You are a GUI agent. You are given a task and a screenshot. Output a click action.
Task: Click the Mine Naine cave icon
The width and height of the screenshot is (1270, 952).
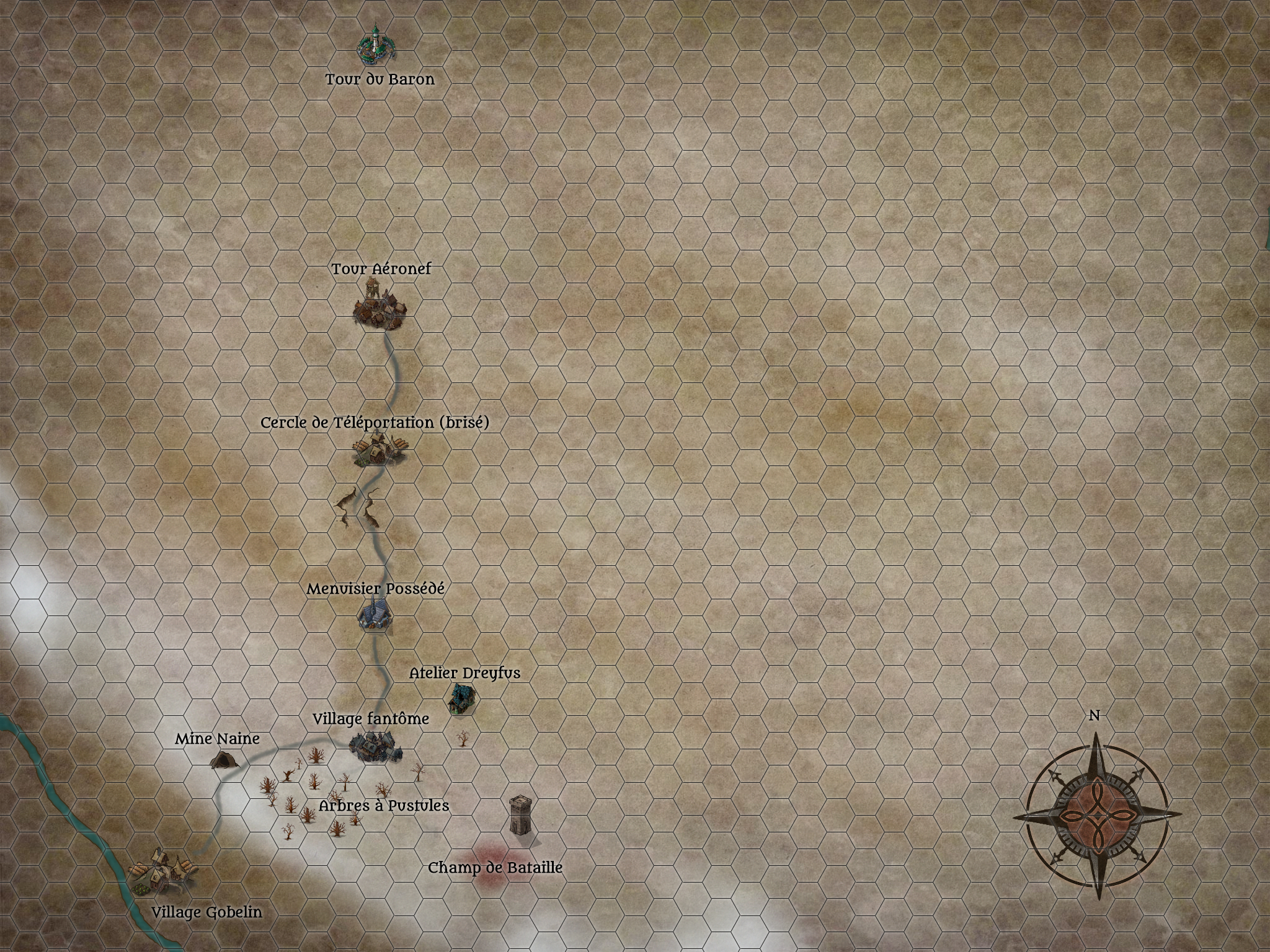tap(221, 759)
